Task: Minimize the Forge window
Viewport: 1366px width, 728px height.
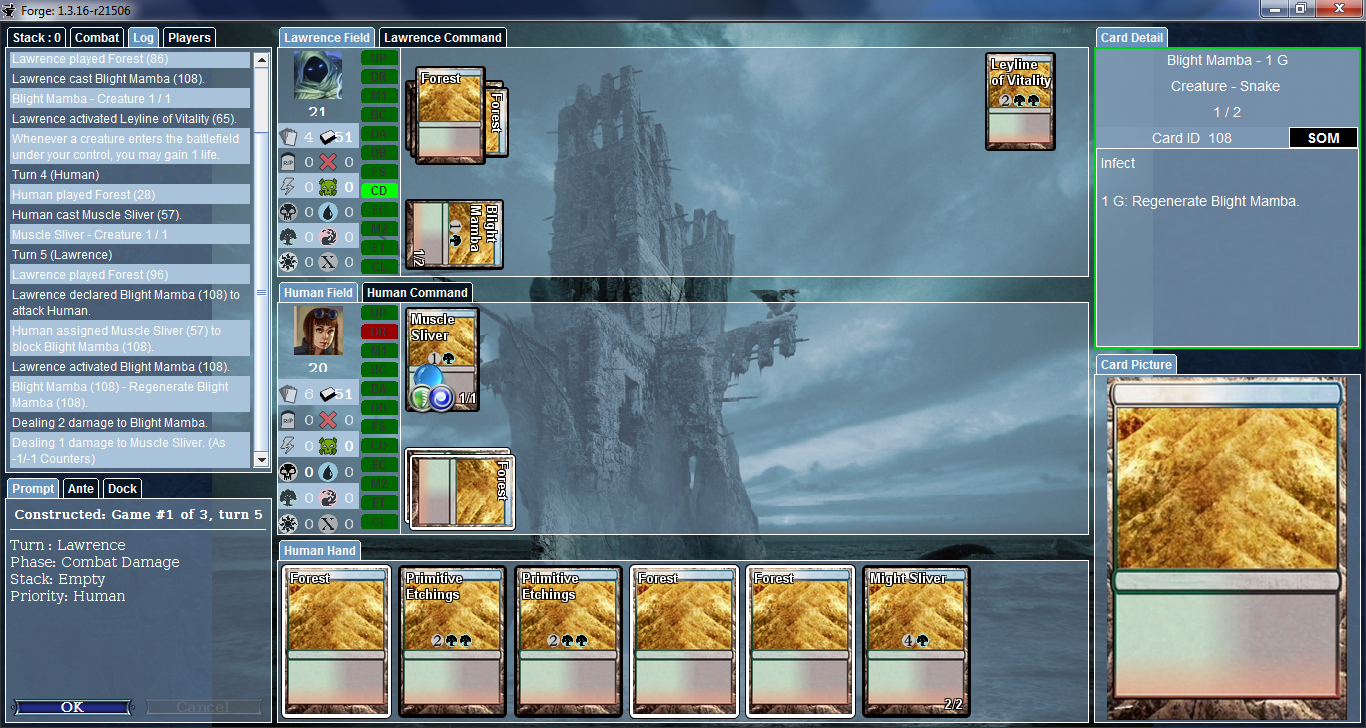Action: coord(1274,9)
